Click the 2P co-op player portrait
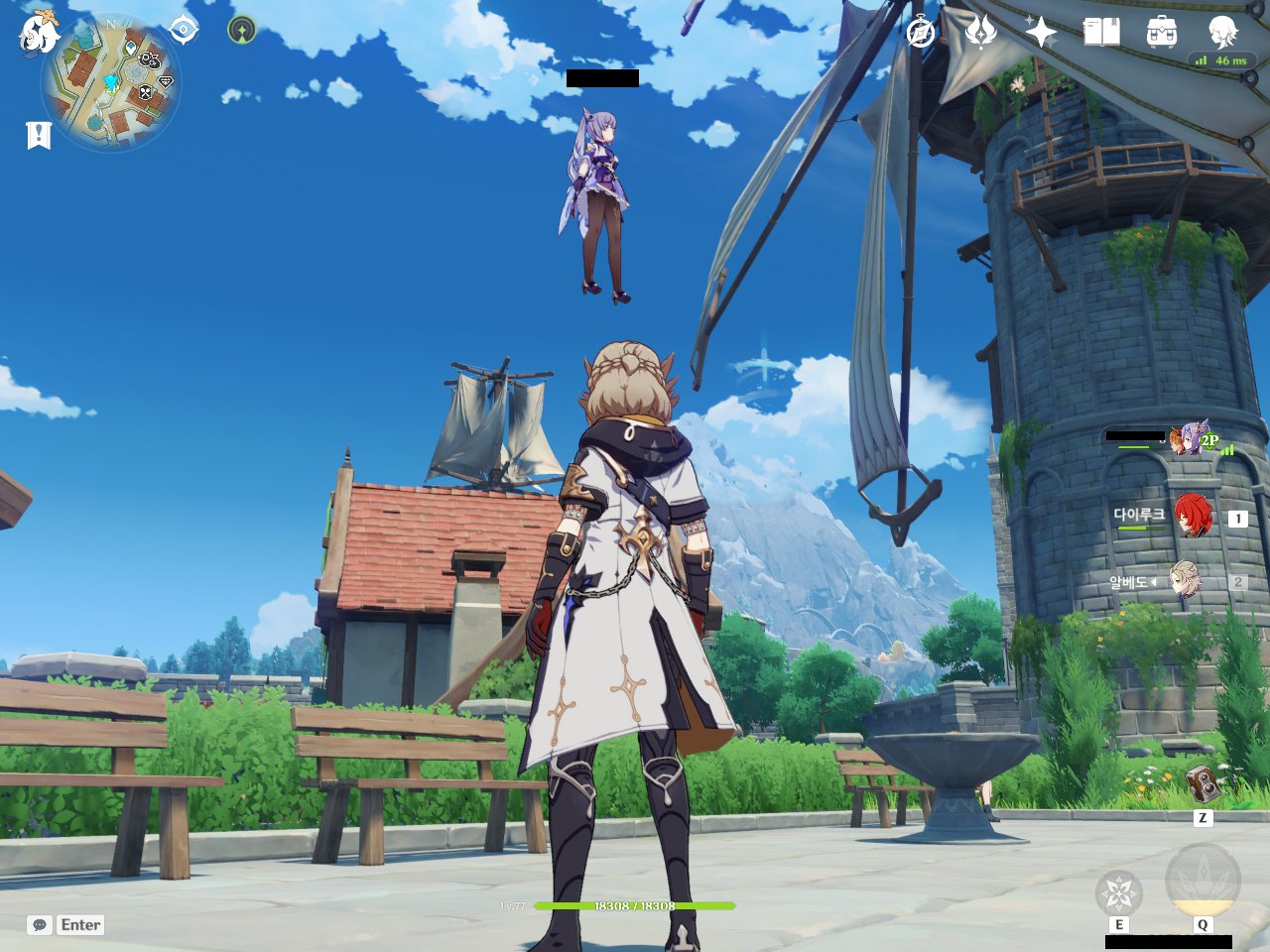Image resolution: width=1270 pixels, height=952 pixels. [1187, 439]
